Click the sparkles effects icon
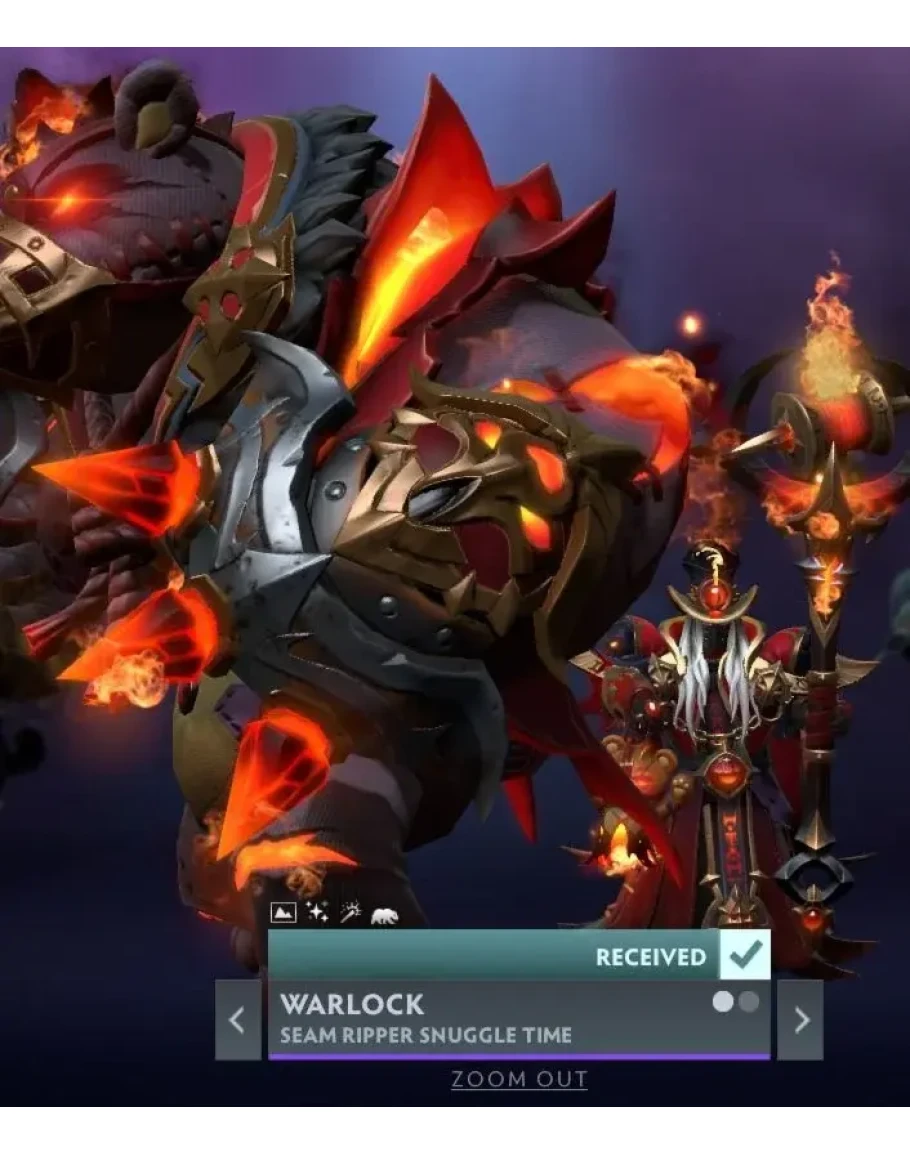This screenshot has width=910, height=1155. 318,913
